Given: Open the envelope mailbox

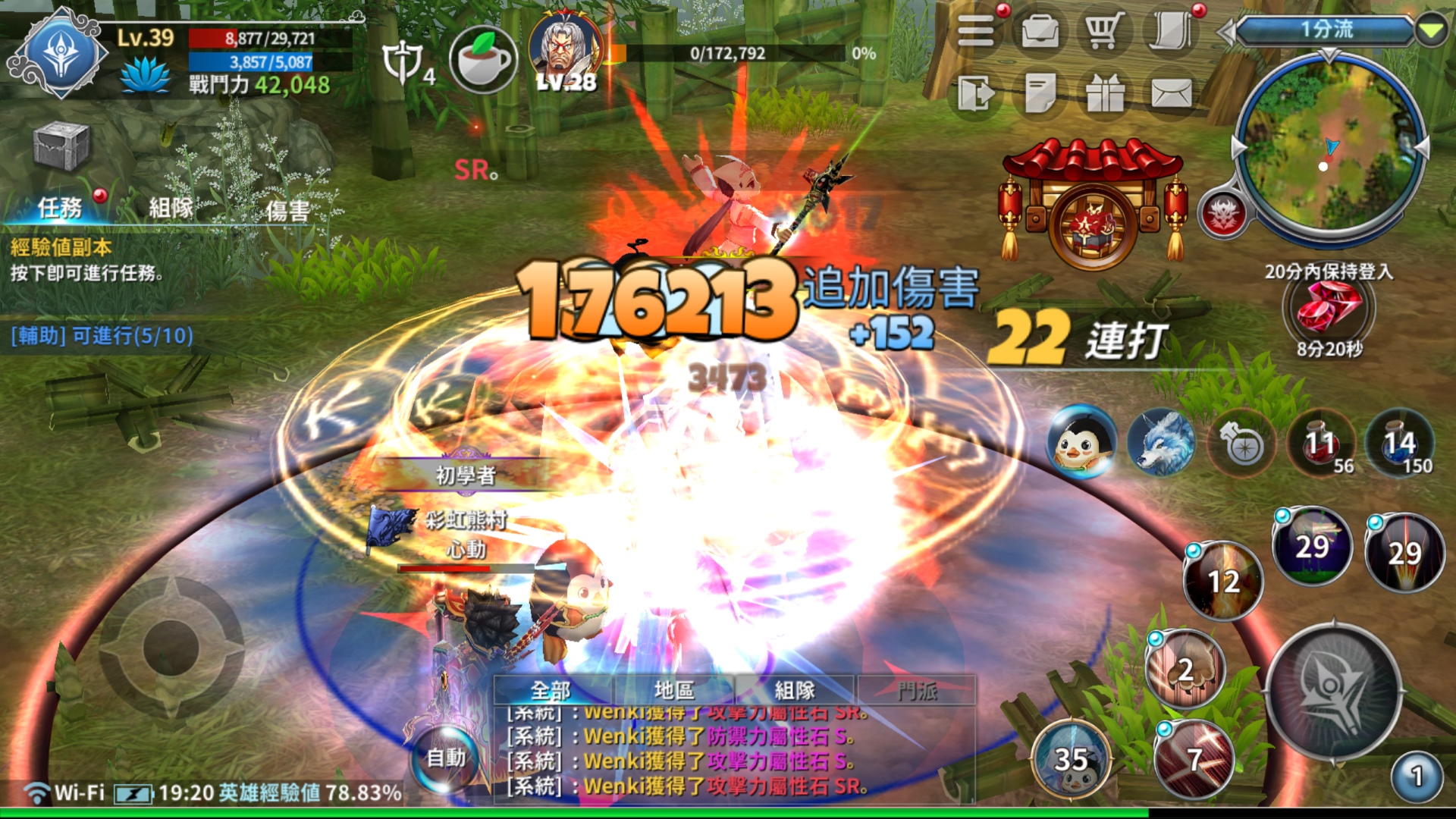Looking at the screenshot, I should 1171,94.
